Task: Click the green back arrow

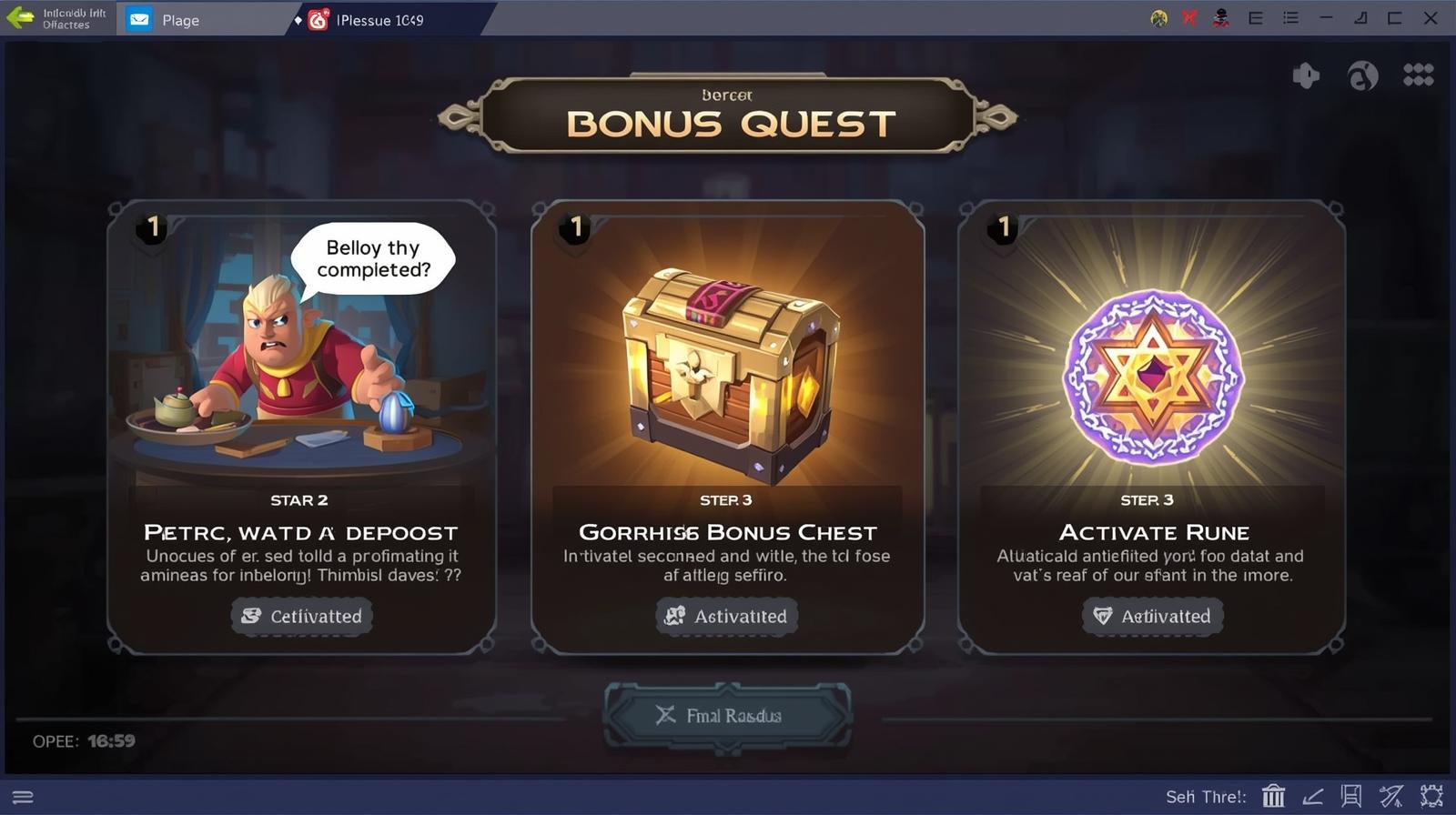Action: click(x=18, y=19)
